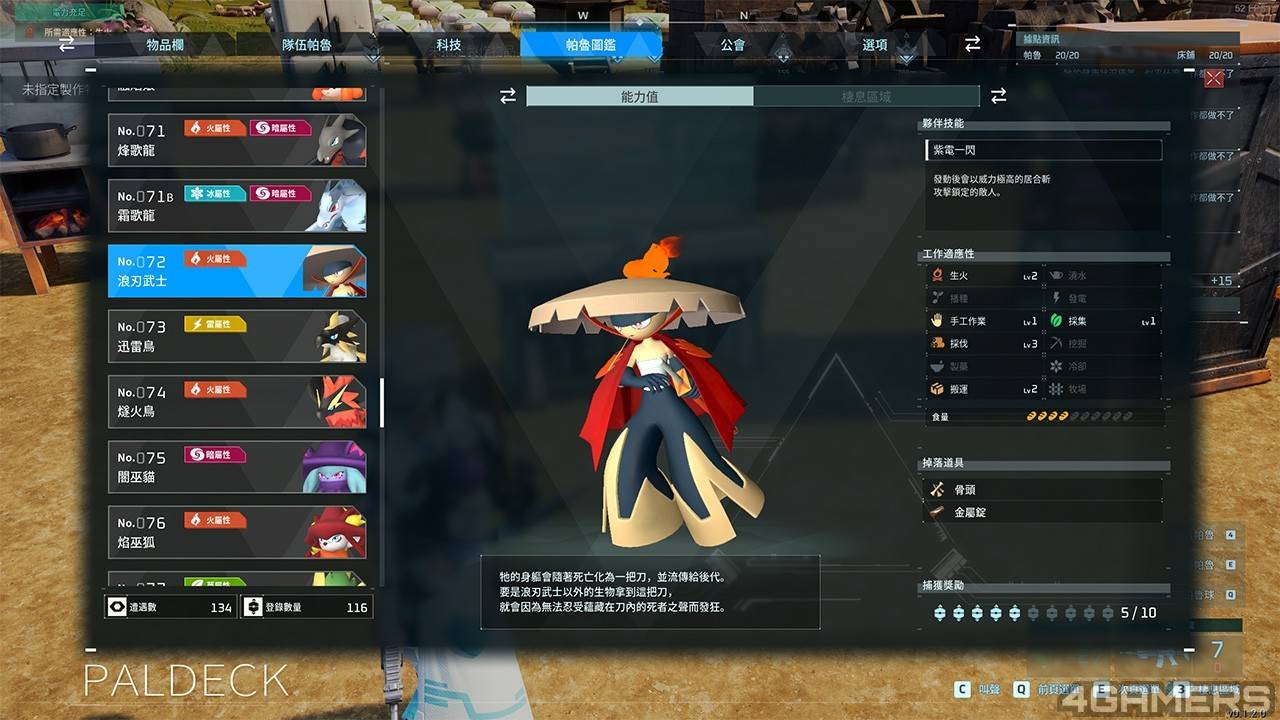Select the 帕魯圖鑑 Paldeck tab
The height and width of the screenshot is (720, 1280).
point(591,45)
